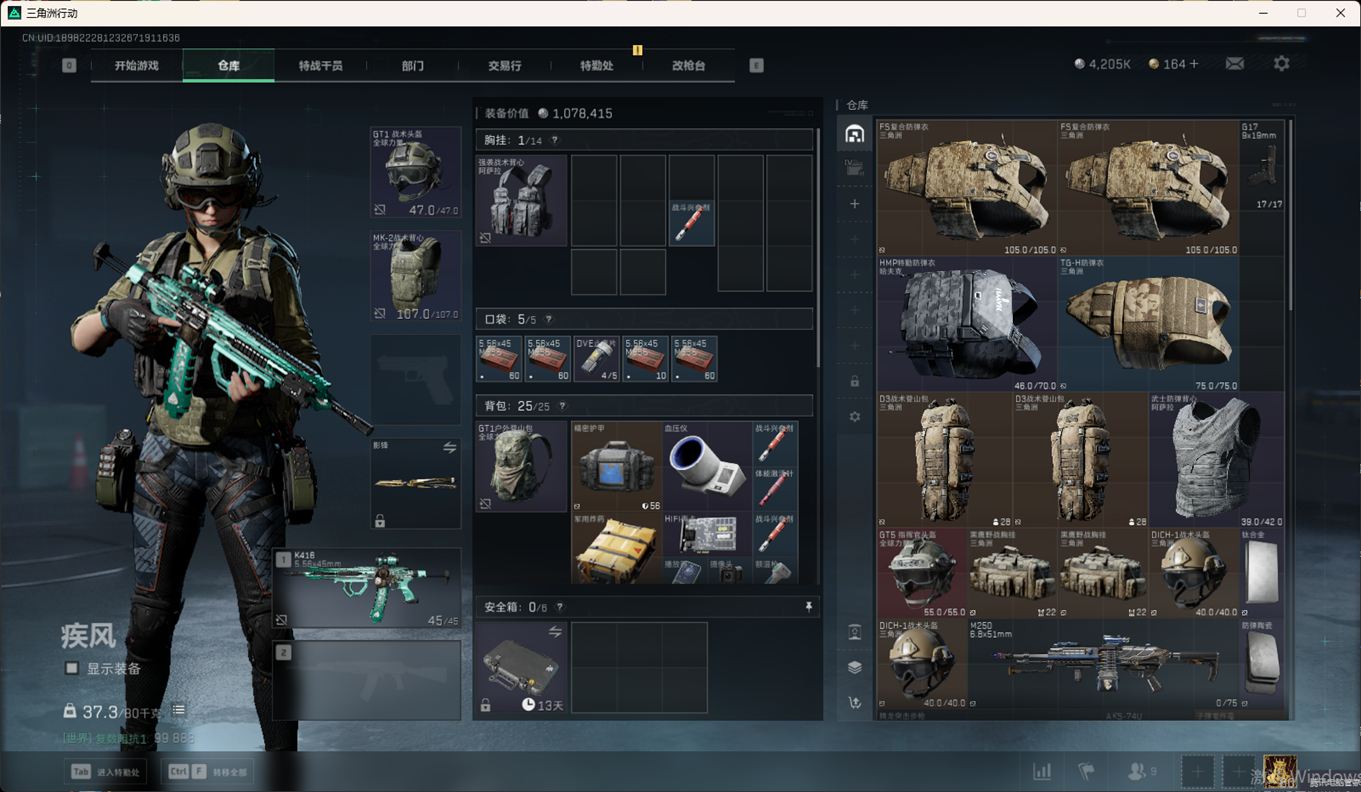Screen dimensions: 1361x792
Task: Go to the 部门 tab
Action: [412, 66]
